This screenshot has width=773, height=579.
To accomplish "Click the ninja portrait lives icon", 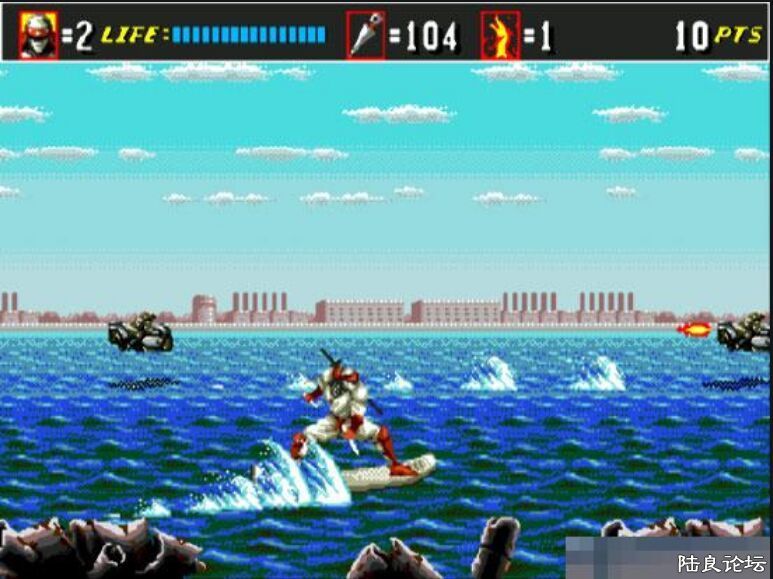I will pyautogui.click(x=39, y=36).
